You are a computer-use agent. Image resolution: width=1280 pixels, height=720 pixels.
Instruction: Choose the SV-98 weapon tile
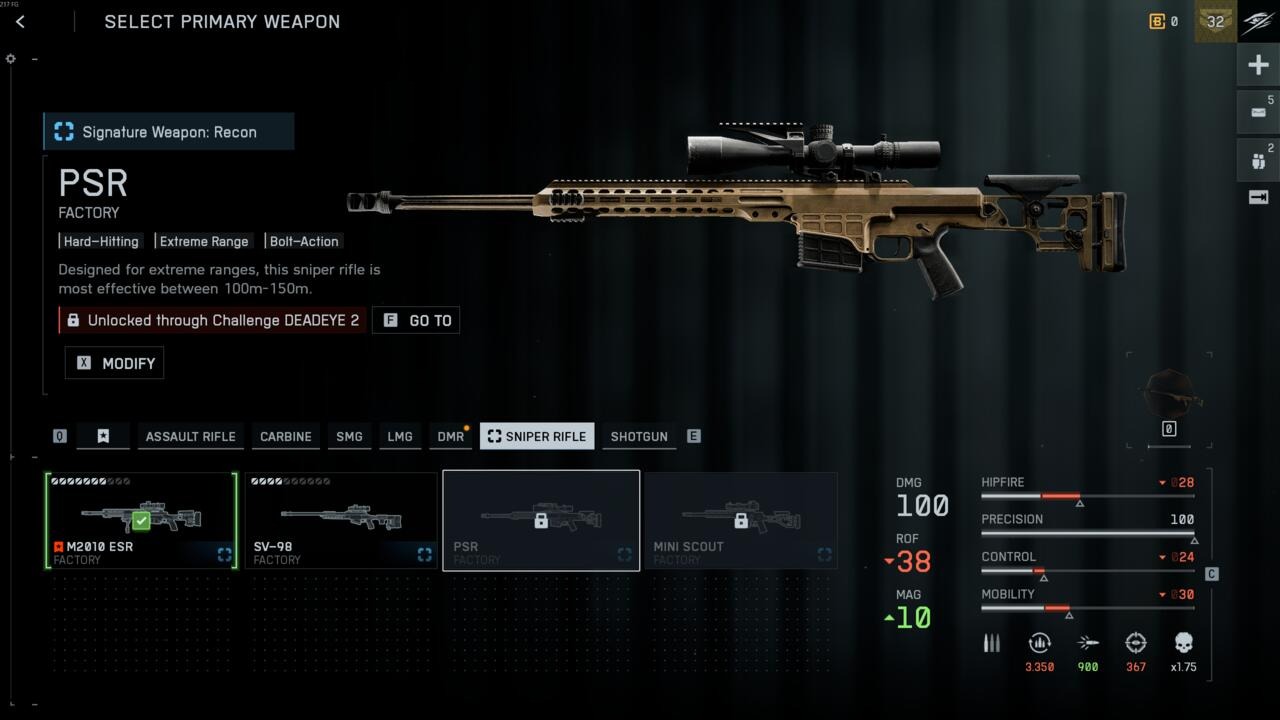341,520
